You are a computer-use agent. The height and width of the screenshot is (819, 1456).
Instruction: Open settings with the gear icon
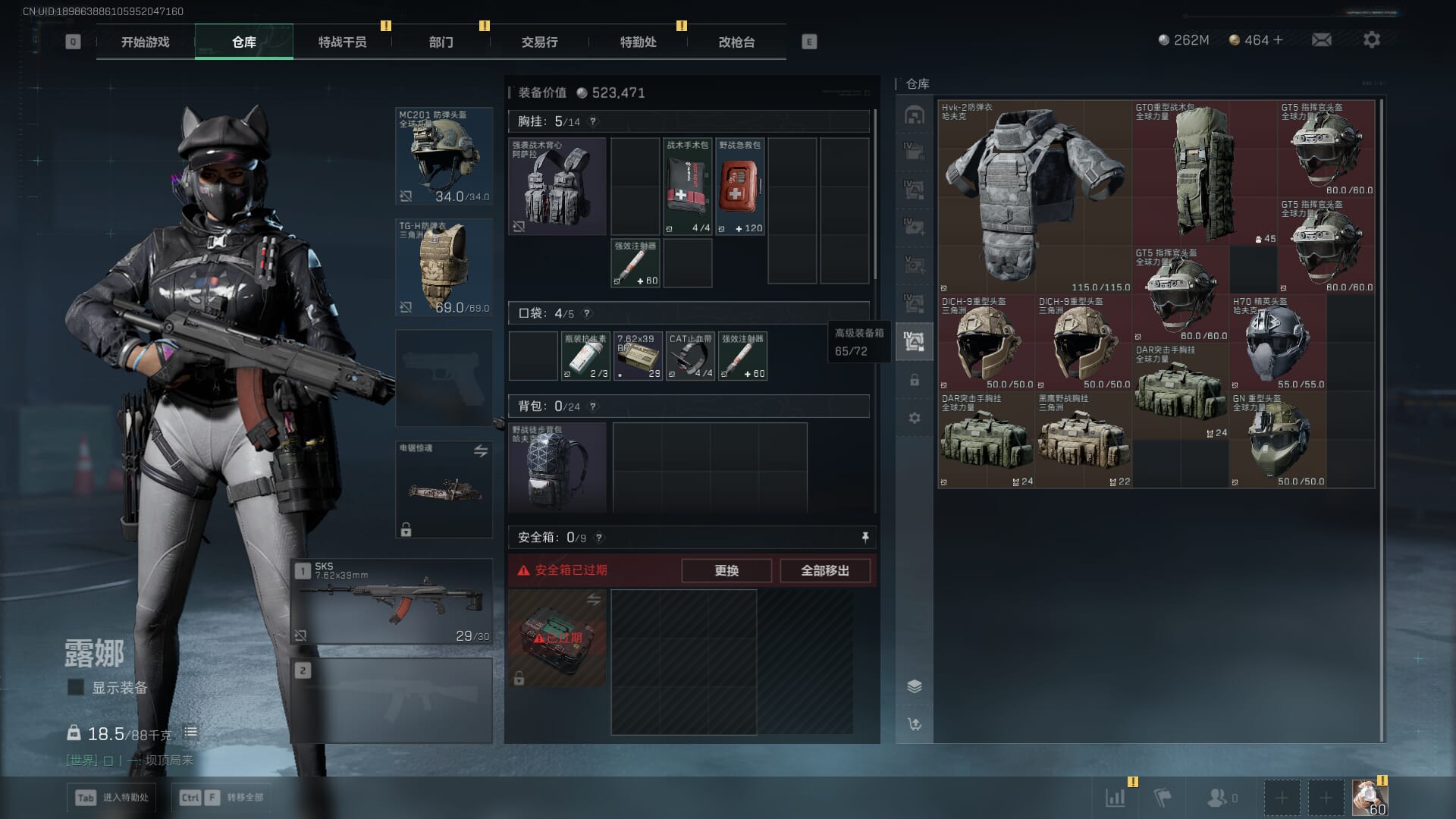(1371, 39)
